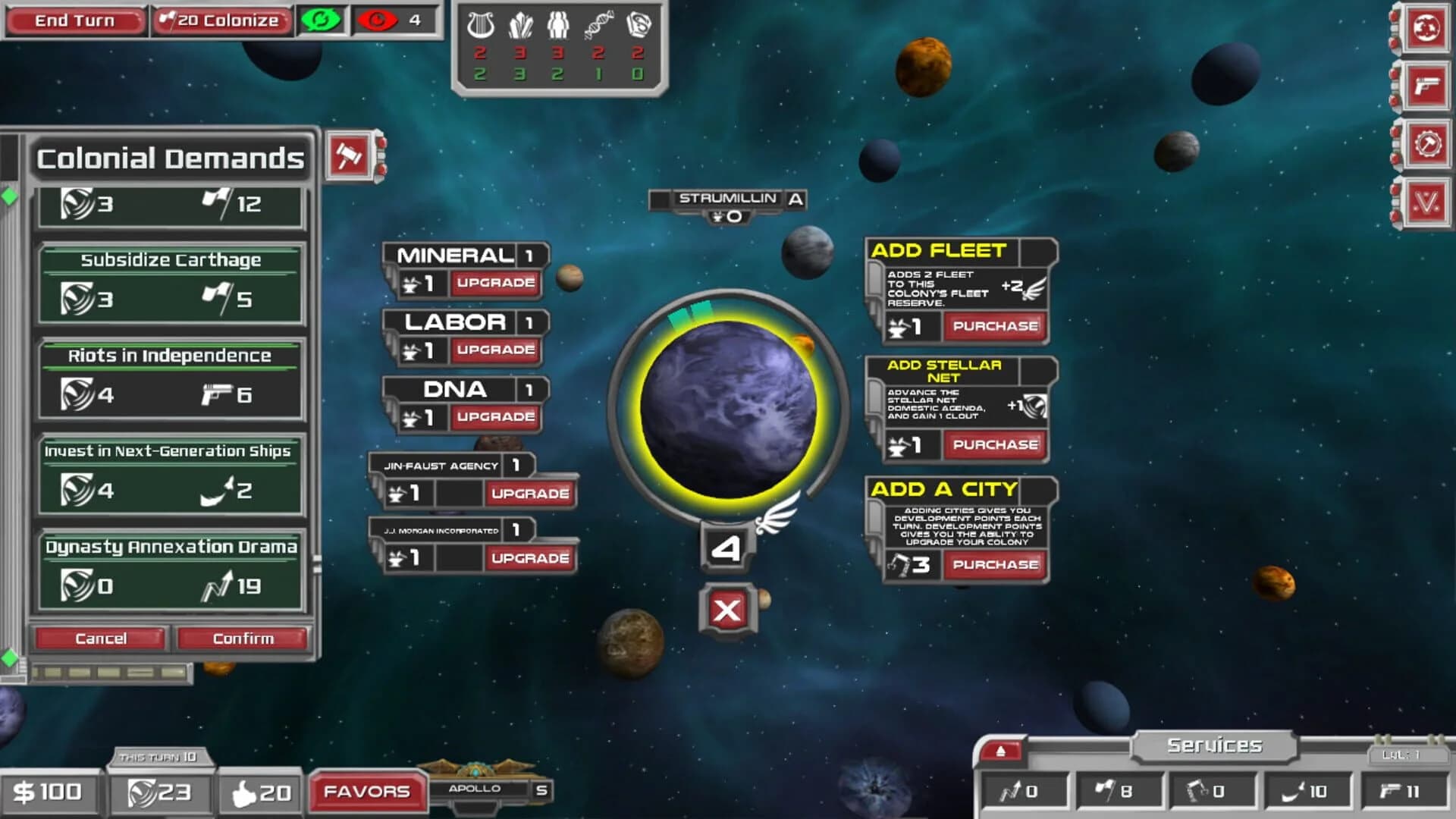The image size is (1456, 819).
Task: Select the pistol military icon on the right edge
Action: coord(1429,86)
